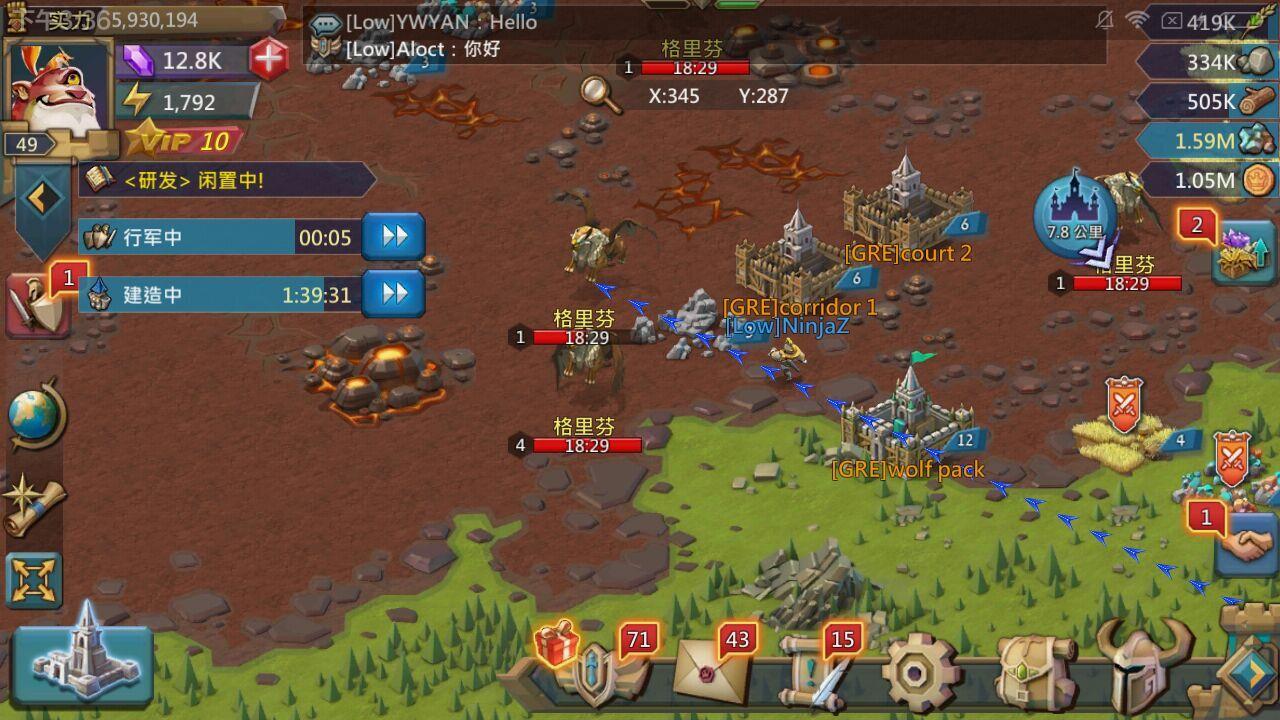1280x720 pixels.
Task: Open the compass and scroll bookmarks
Action: 35,503
